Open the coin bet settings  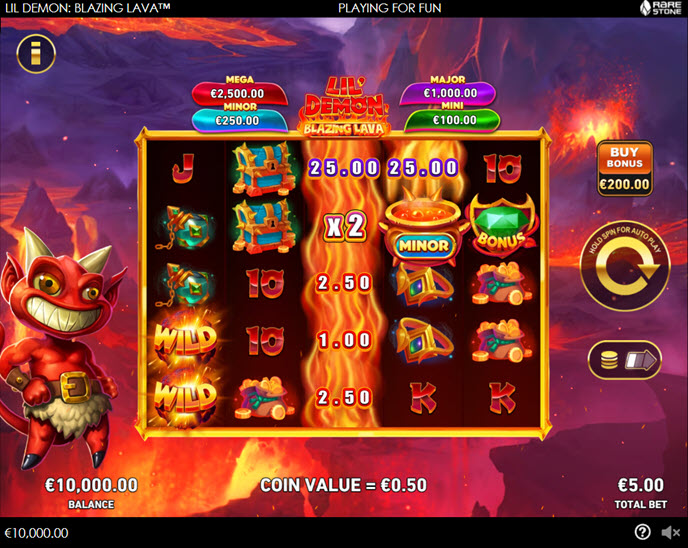click(x=625, y=360)
